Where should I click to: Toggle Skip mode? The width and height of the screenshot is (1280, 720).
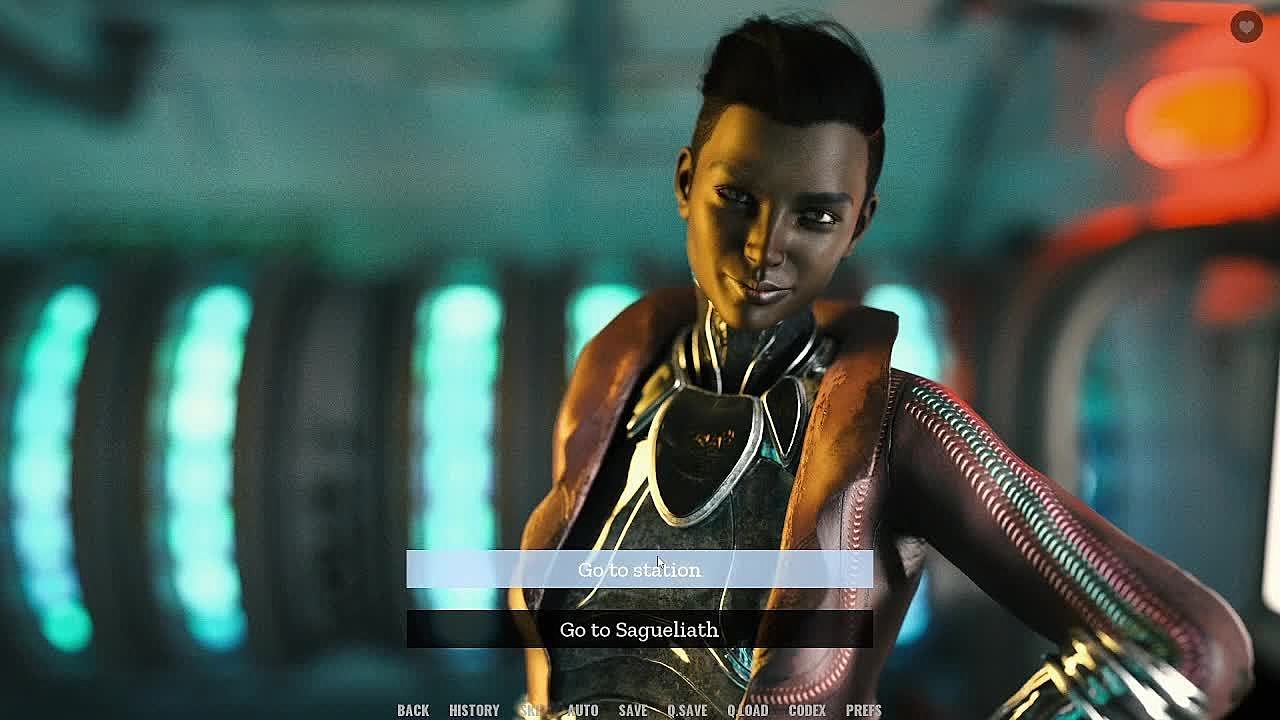[532, 710]
